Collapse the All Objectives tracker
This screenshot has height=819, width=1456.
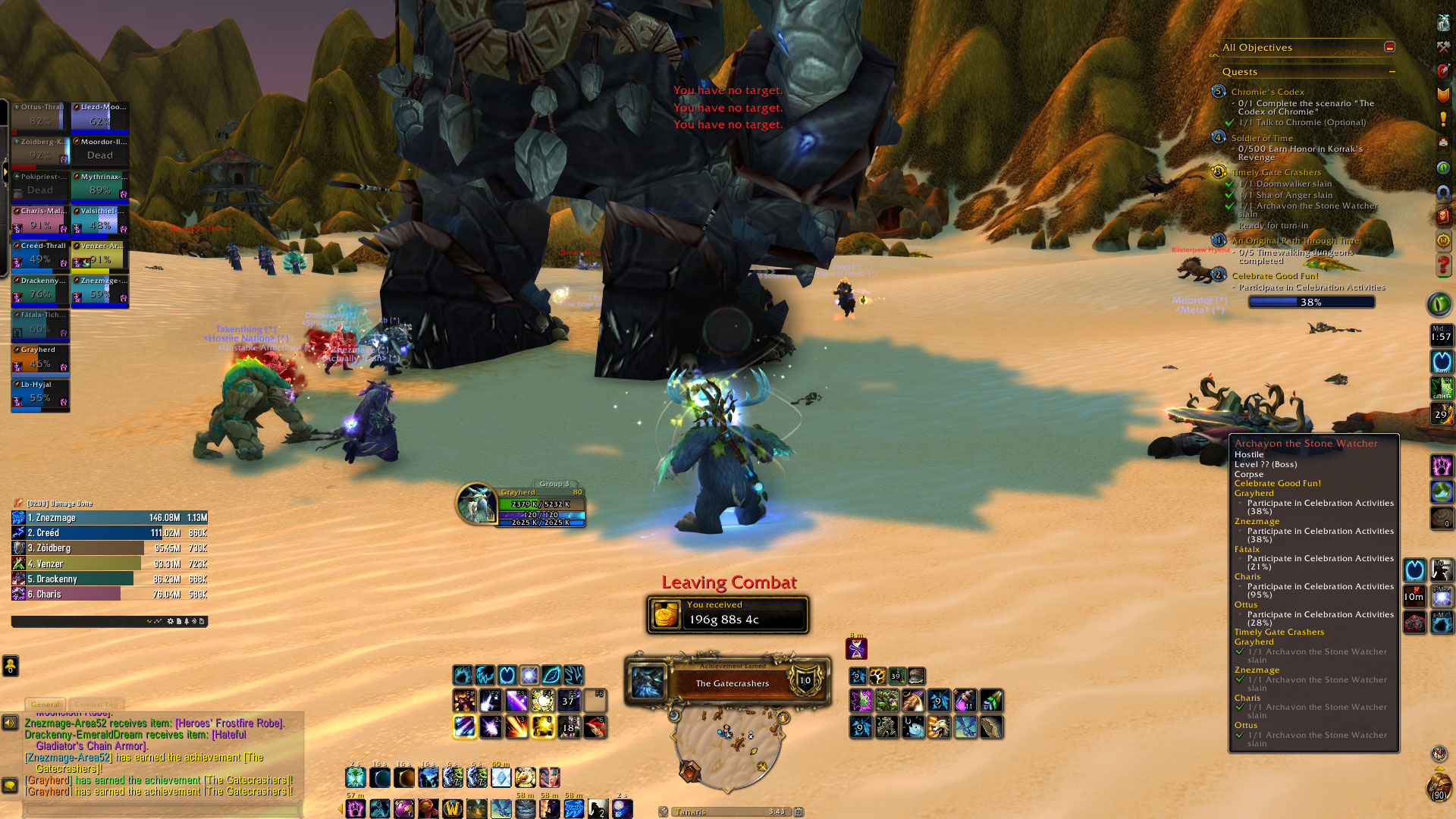(1389, 47)
